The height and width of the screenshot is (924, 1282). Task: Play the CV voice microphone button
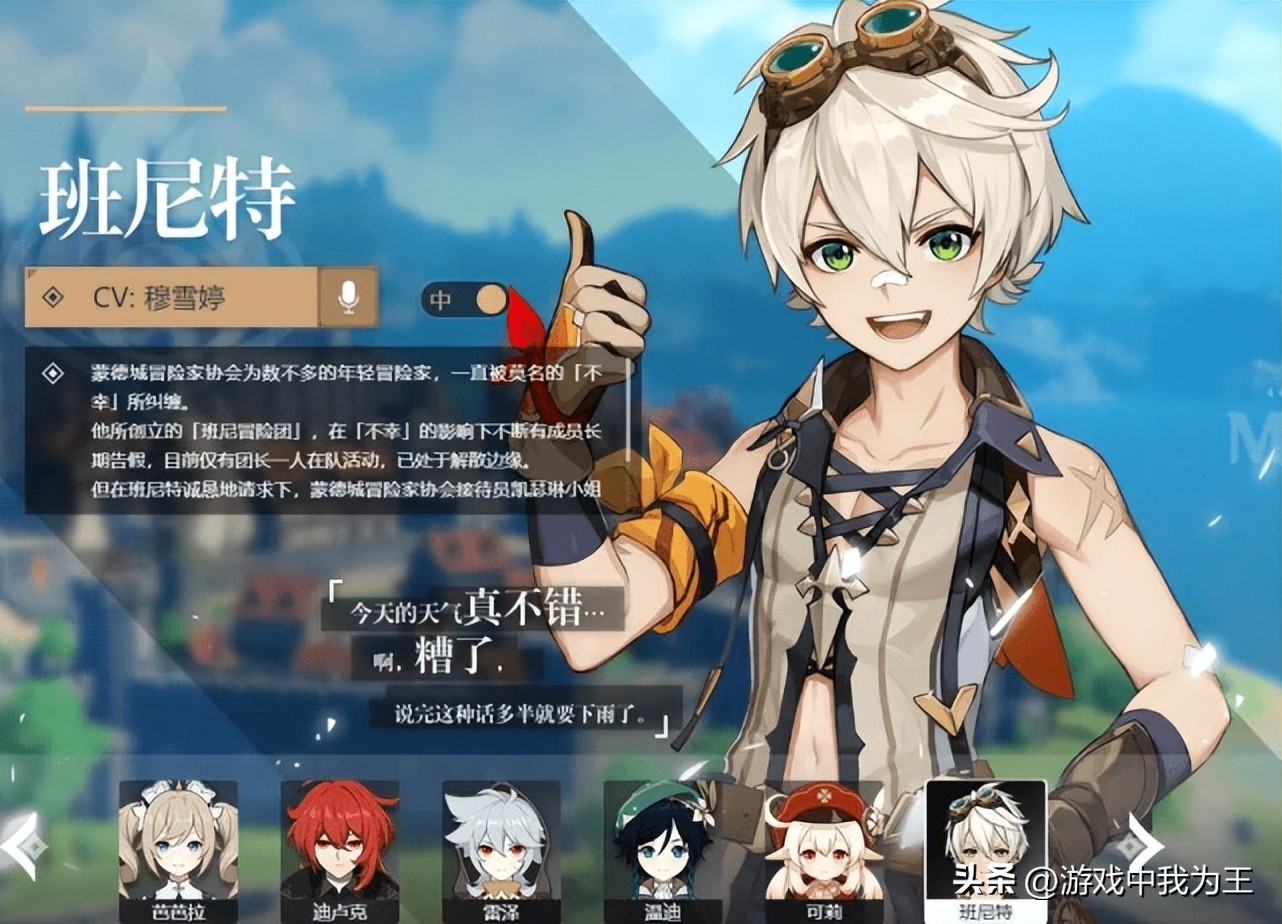pyautogui.click(x=348, y=296)
